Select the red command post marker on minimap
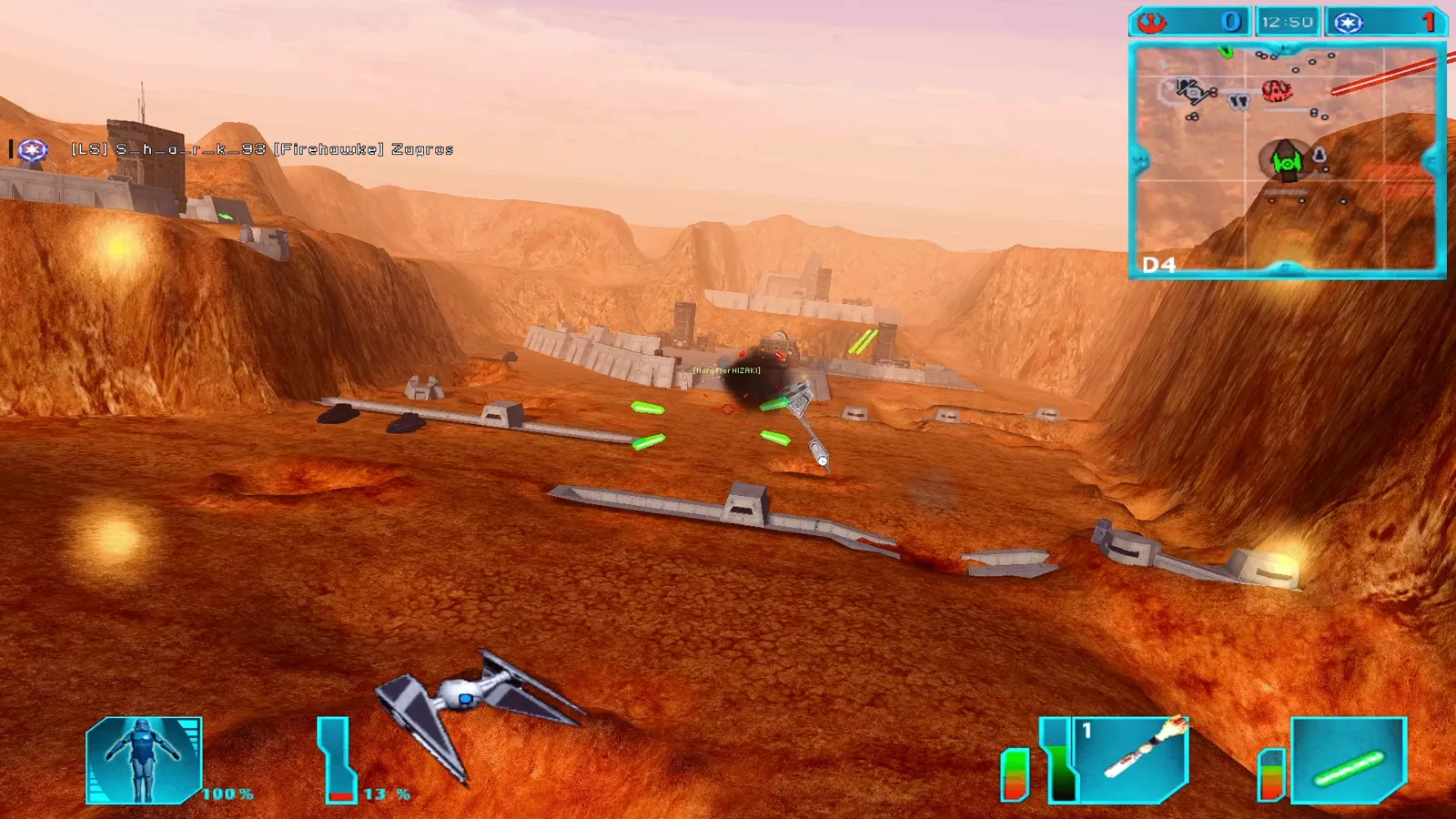The image size is (1456, 819). (x=1277, y=90)
